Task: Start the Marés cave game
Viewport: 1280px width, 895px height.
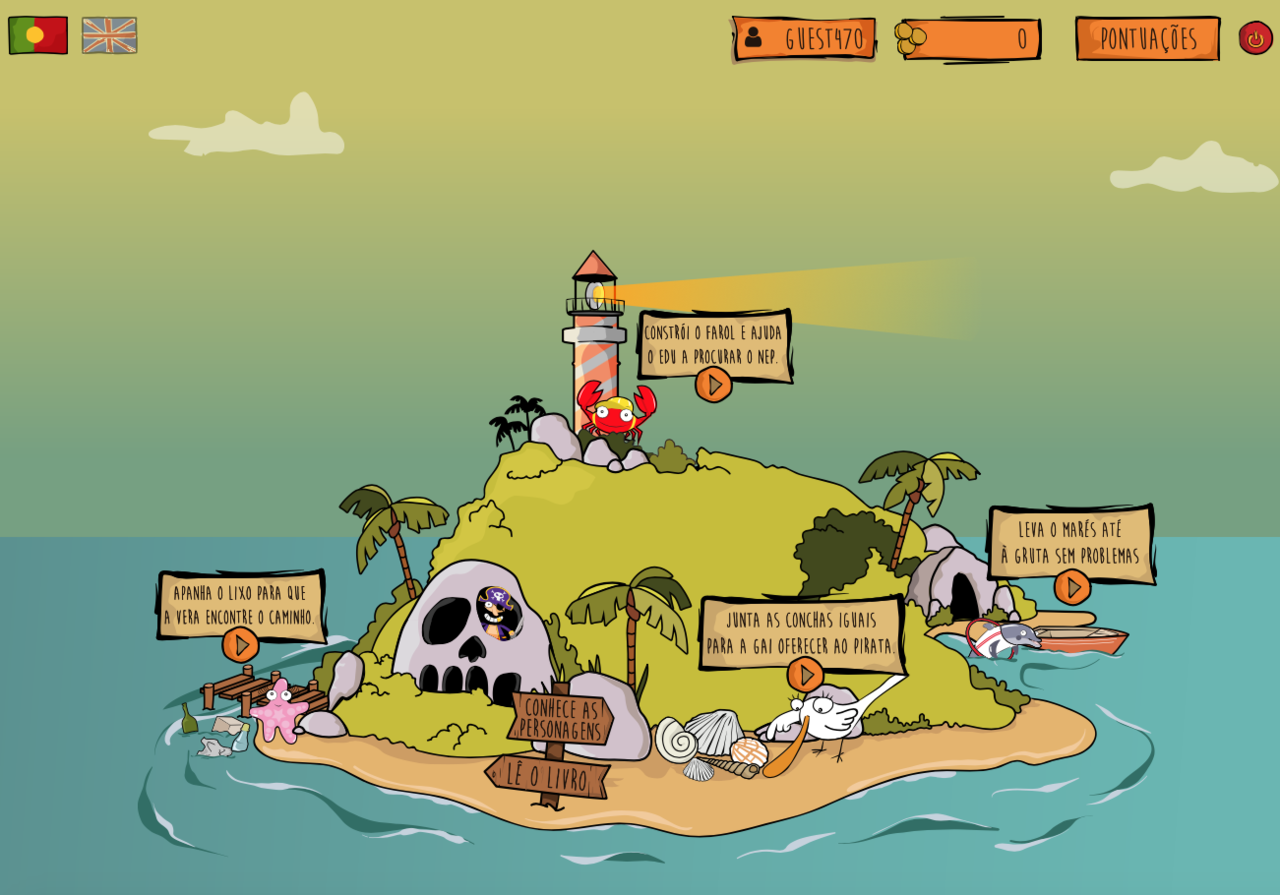Action: click(x=1072, y=587)
